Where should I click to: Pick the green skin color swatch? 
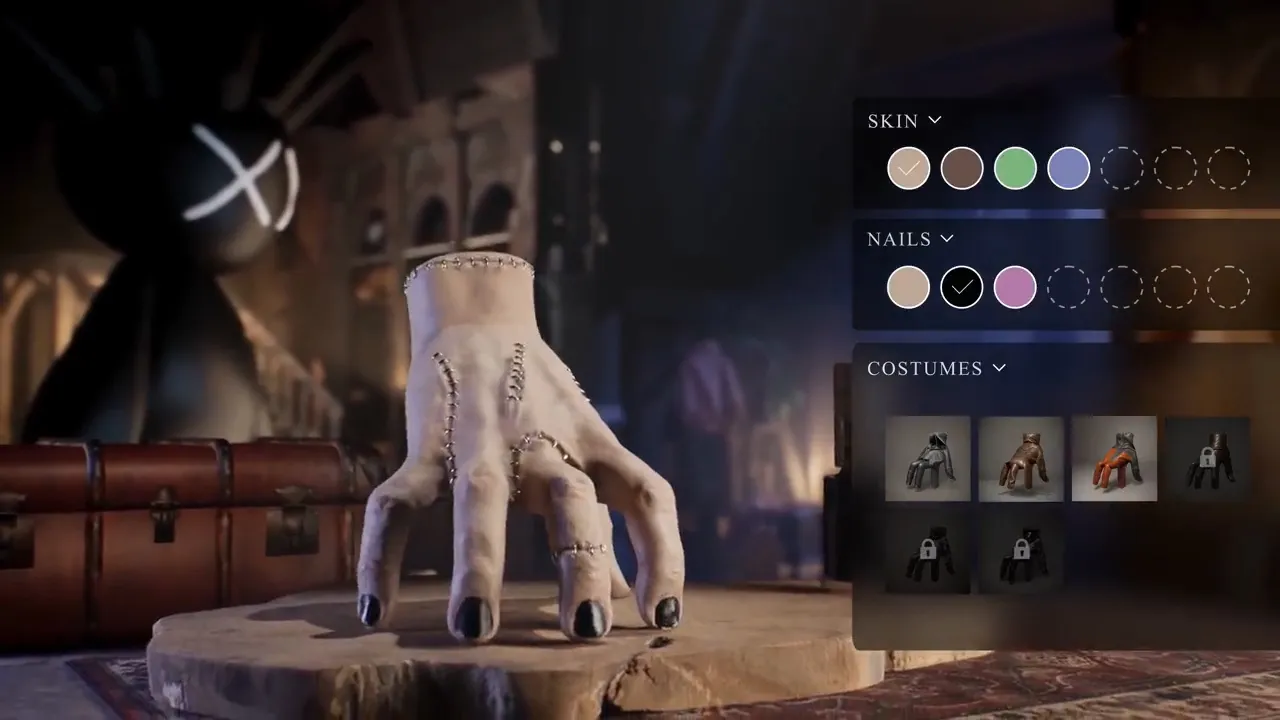pyautogui.click(x=1015, y=168)
